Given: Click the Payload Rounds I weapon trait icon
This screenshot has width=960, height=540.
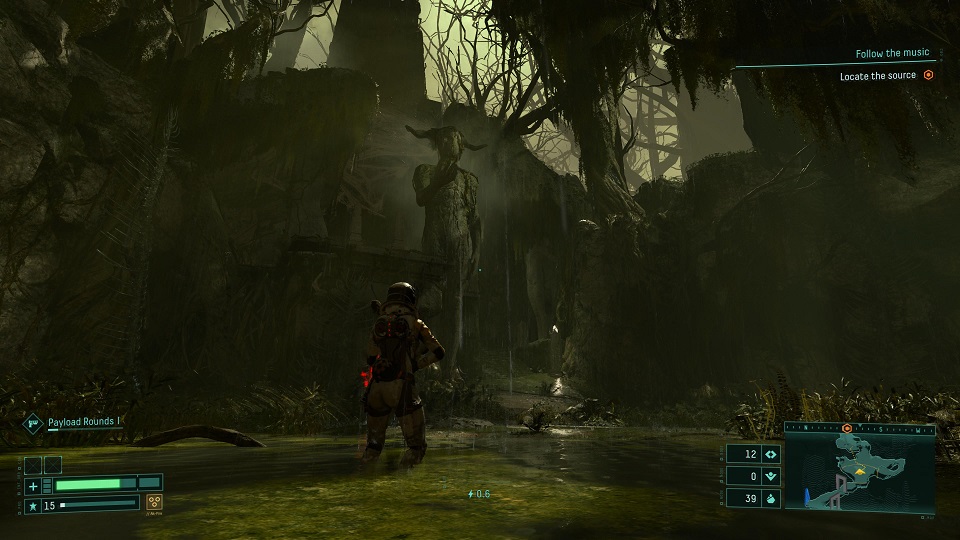Looking at the screenshot, I should point(32,423).
